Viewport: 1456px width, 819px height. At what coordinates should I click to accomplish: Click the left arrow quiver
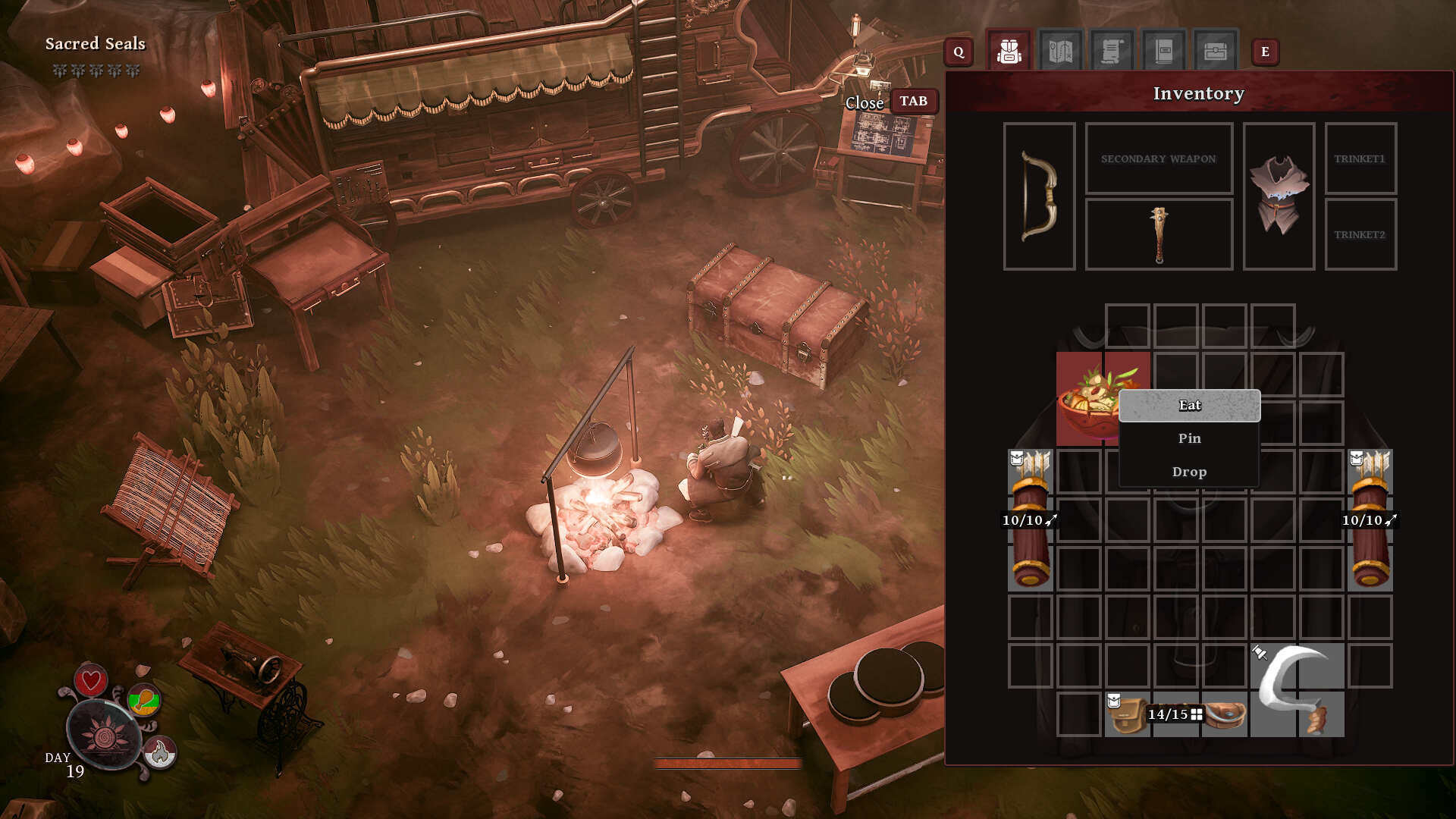tap(1030, 520)
